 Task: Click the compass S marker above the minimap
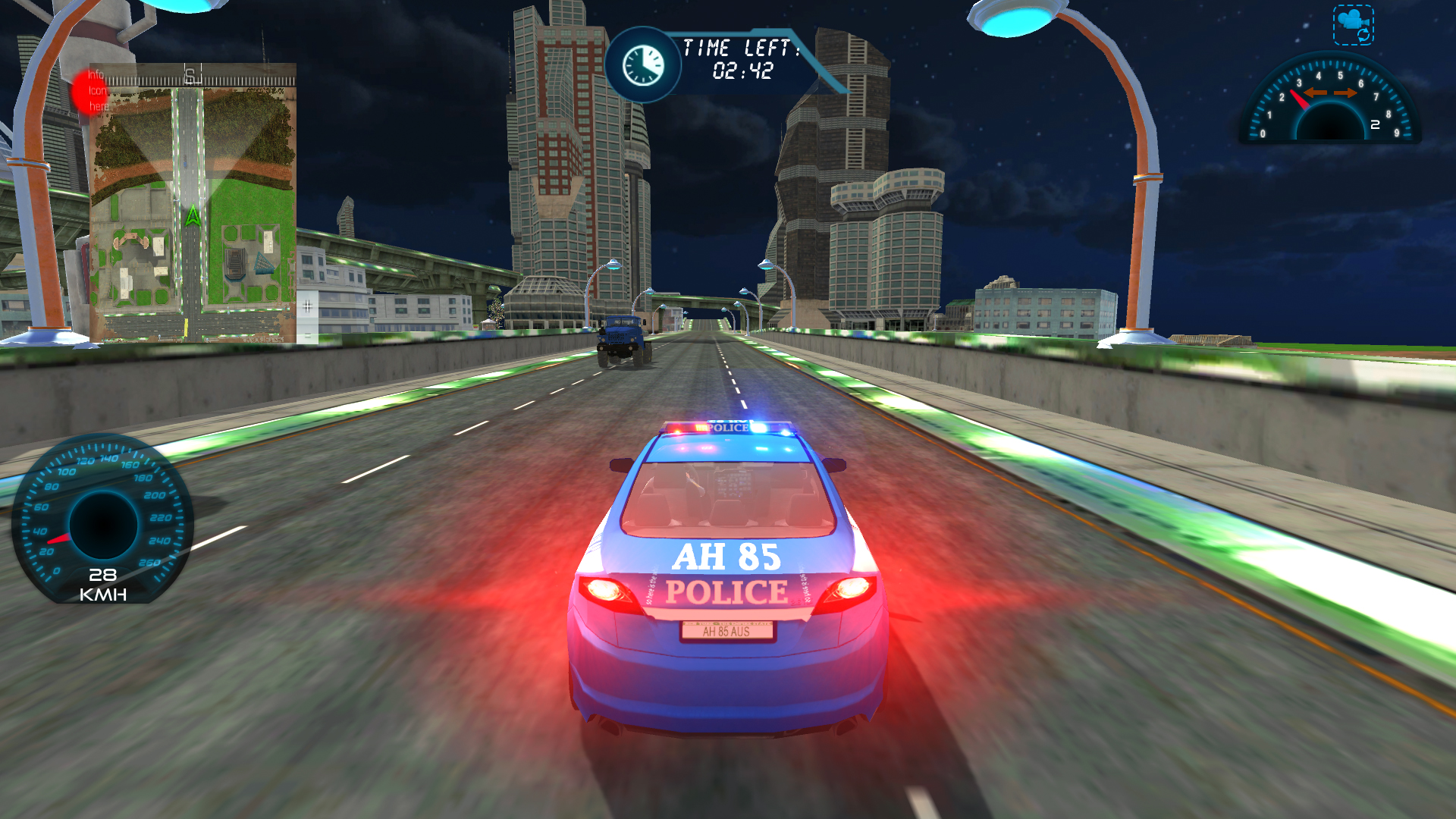pos(190,74)
